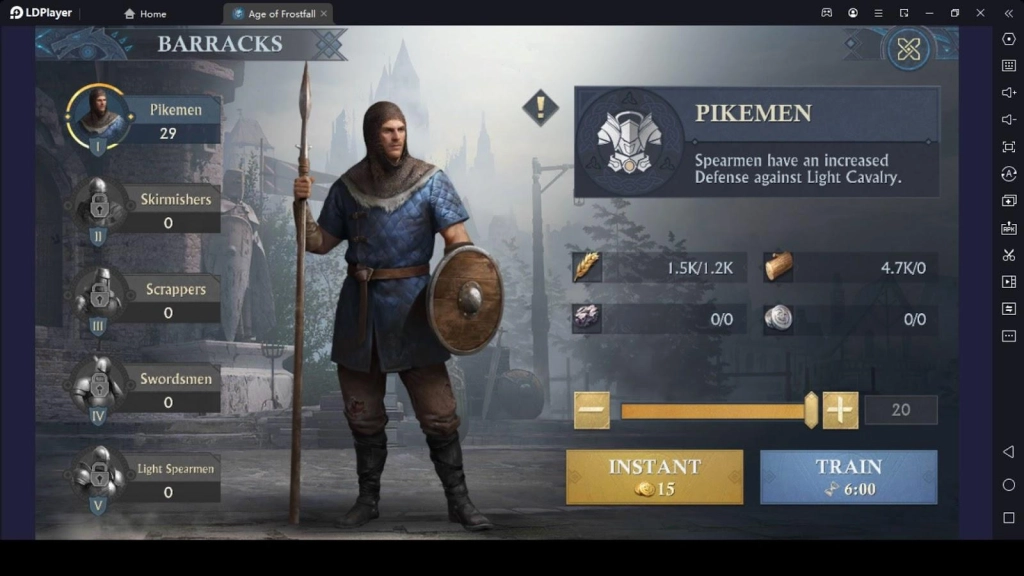Start training with the Train button
Screen dimensions: 1024x576
click(848, 476)
